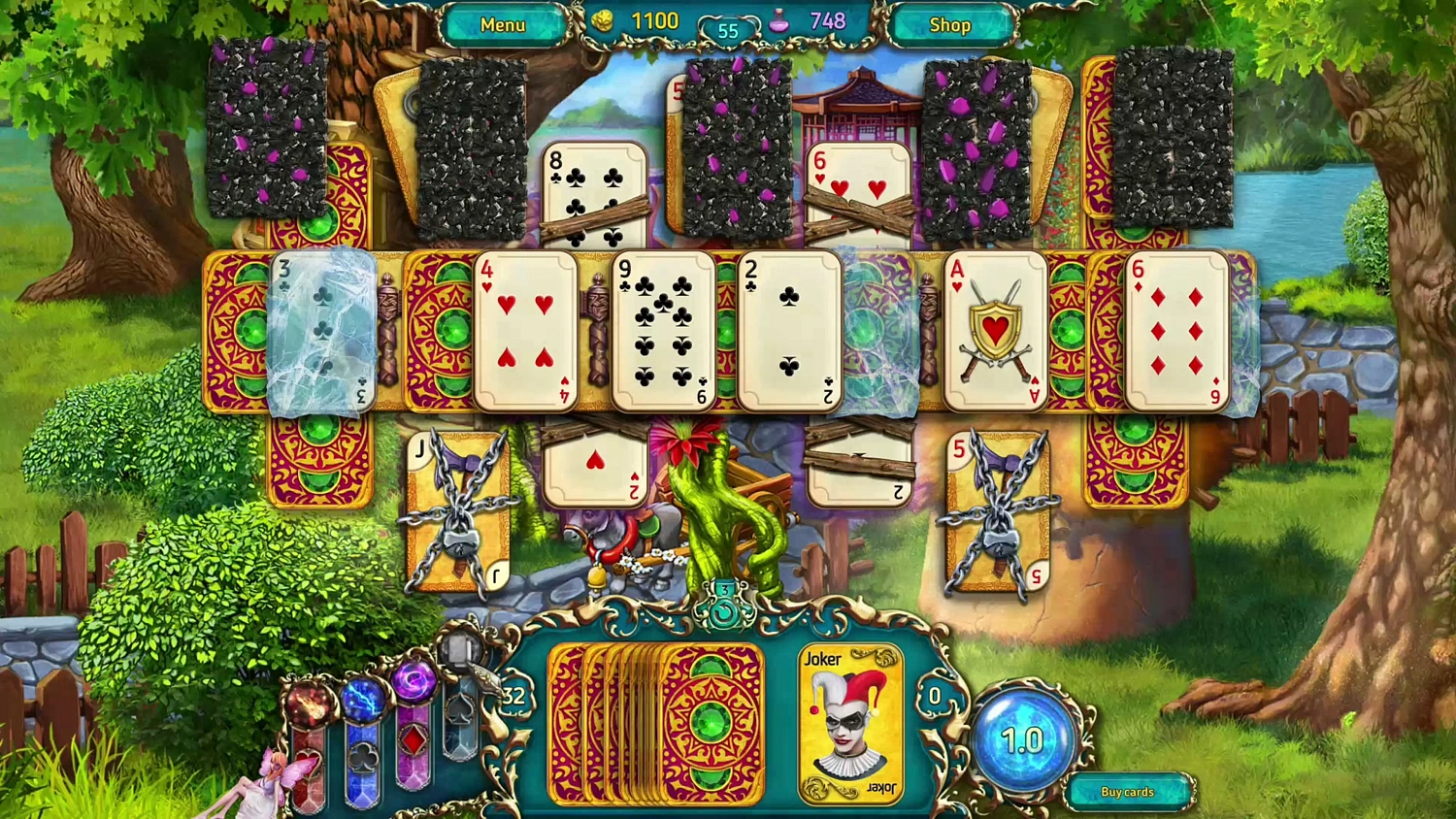Open the Shop
The height and width of the screenshot is (819, 1456).
click(949, 24)
